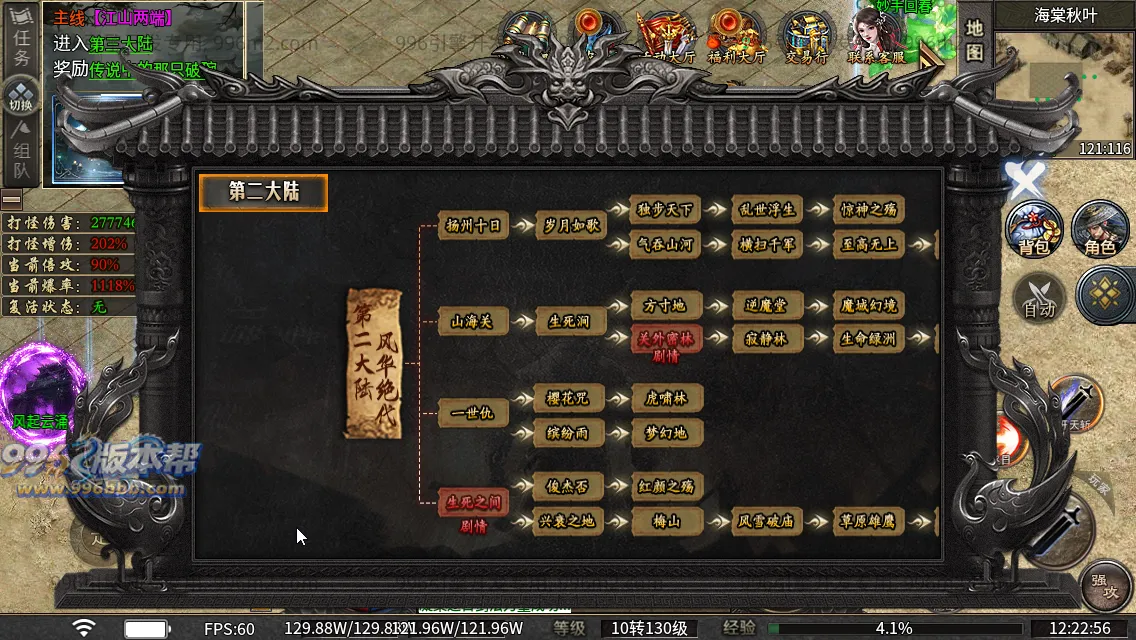
Task: Open the 地图 map button
Action: coord(975,40)
